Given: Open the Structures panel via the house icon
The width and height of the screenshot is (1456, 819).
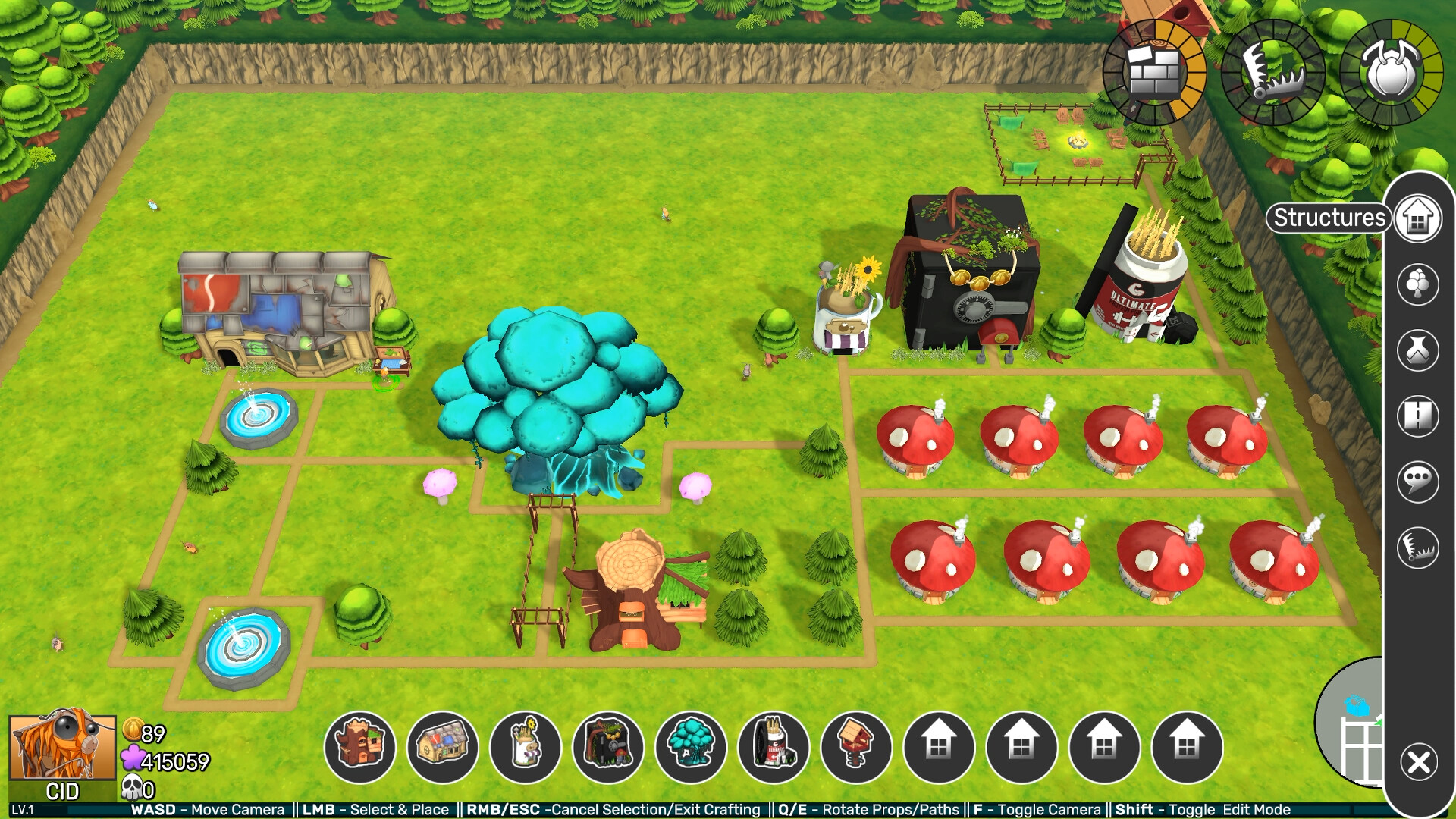Looking at the screenshot, I should click(1417, 218).
